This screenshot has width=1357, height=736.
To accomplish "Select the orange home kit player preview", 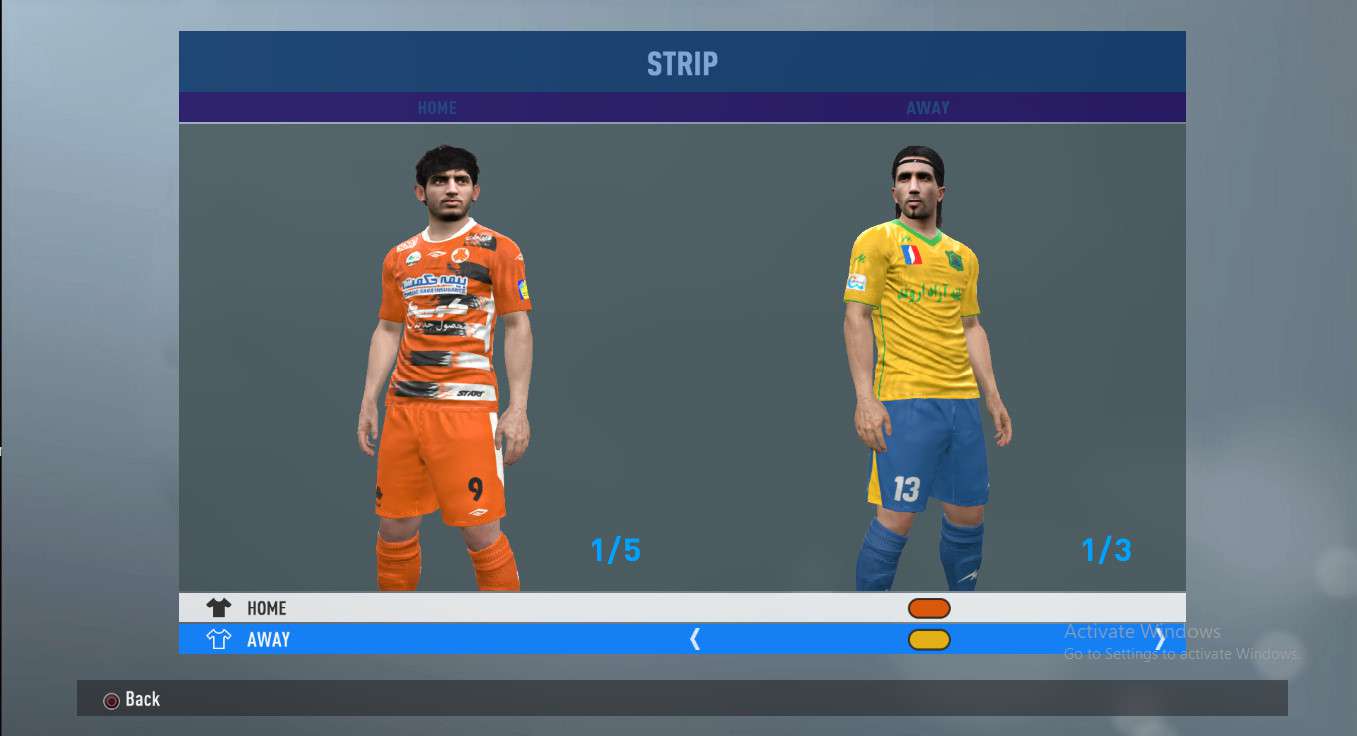I will click(446, 370).
